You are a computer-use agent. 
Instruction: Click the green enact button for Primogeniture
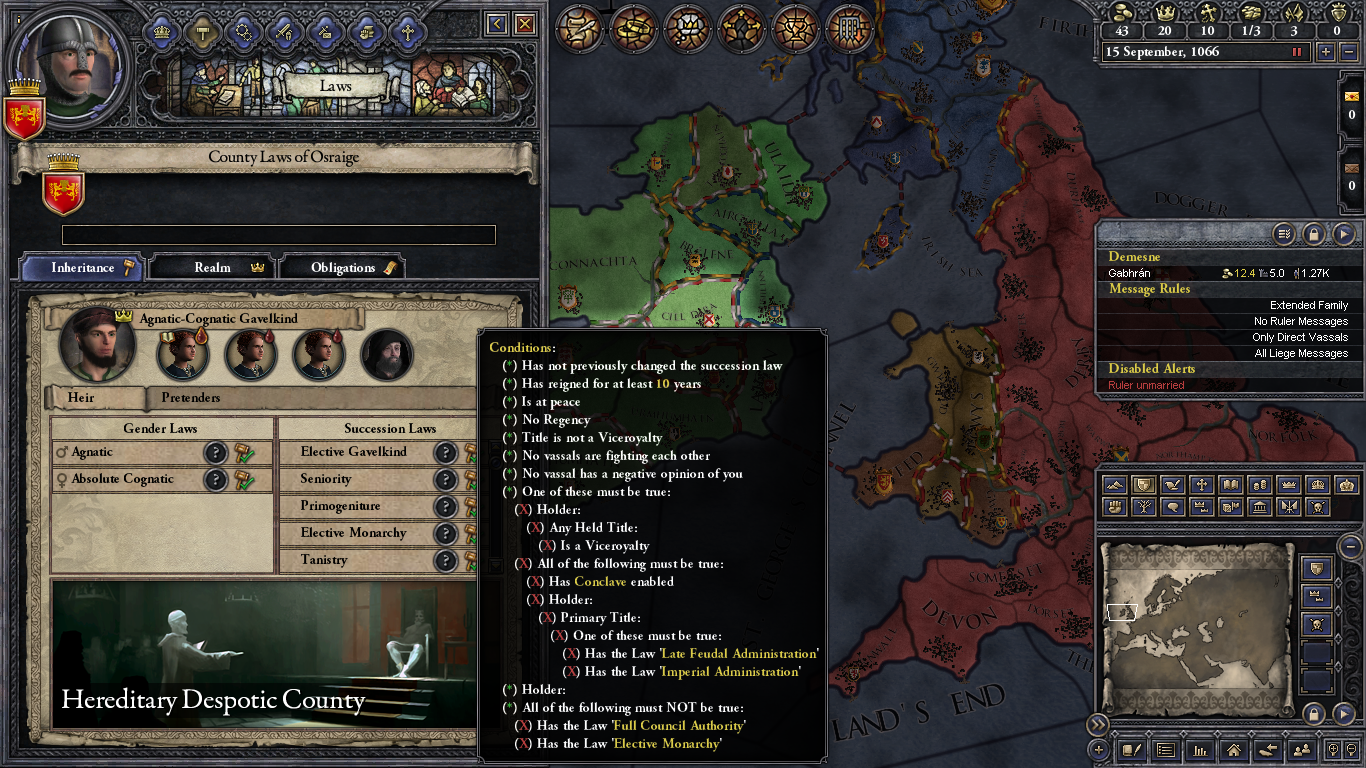point(471,506)
